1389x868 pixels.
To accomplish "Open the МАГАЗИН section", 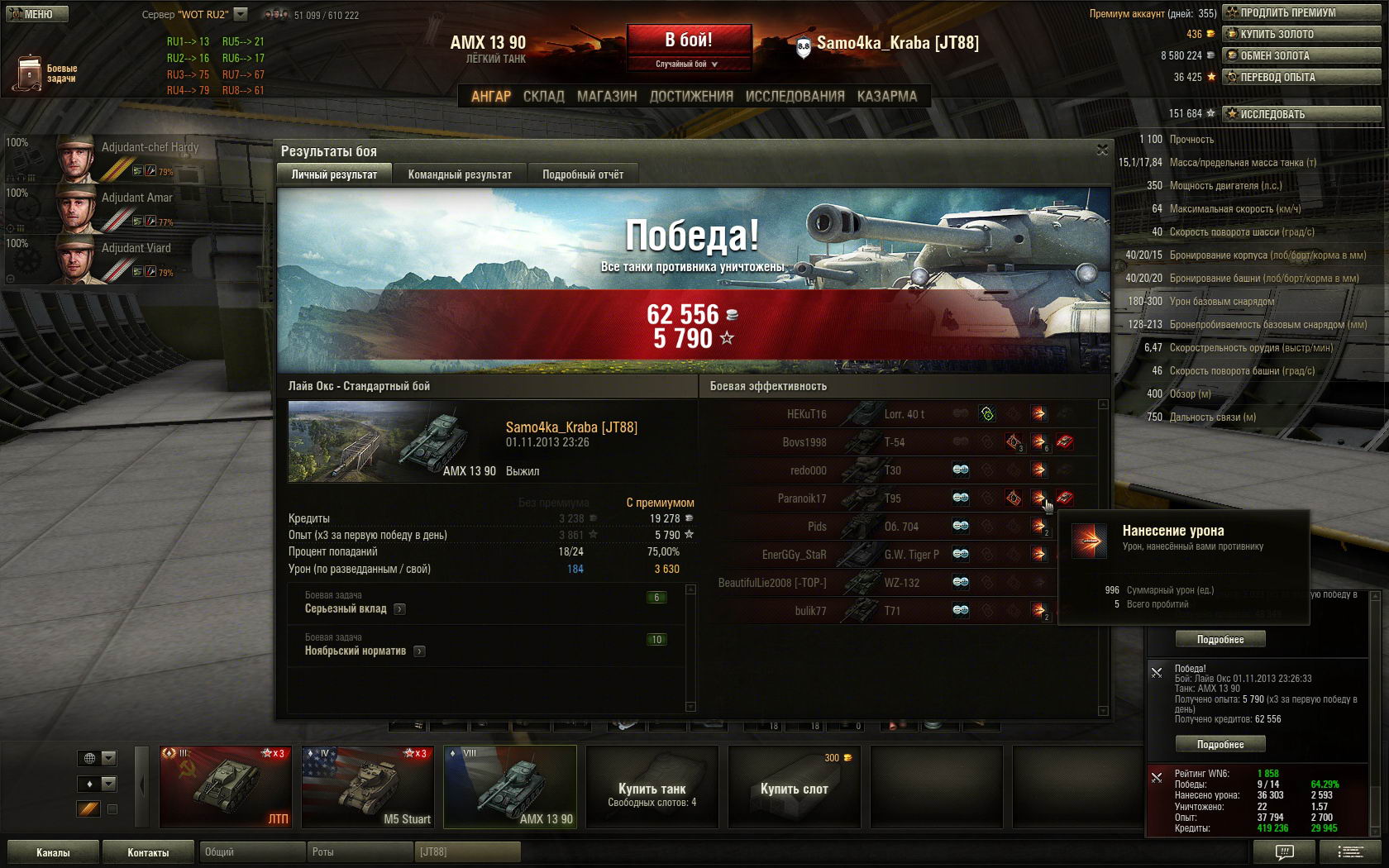I will [607, 96].
